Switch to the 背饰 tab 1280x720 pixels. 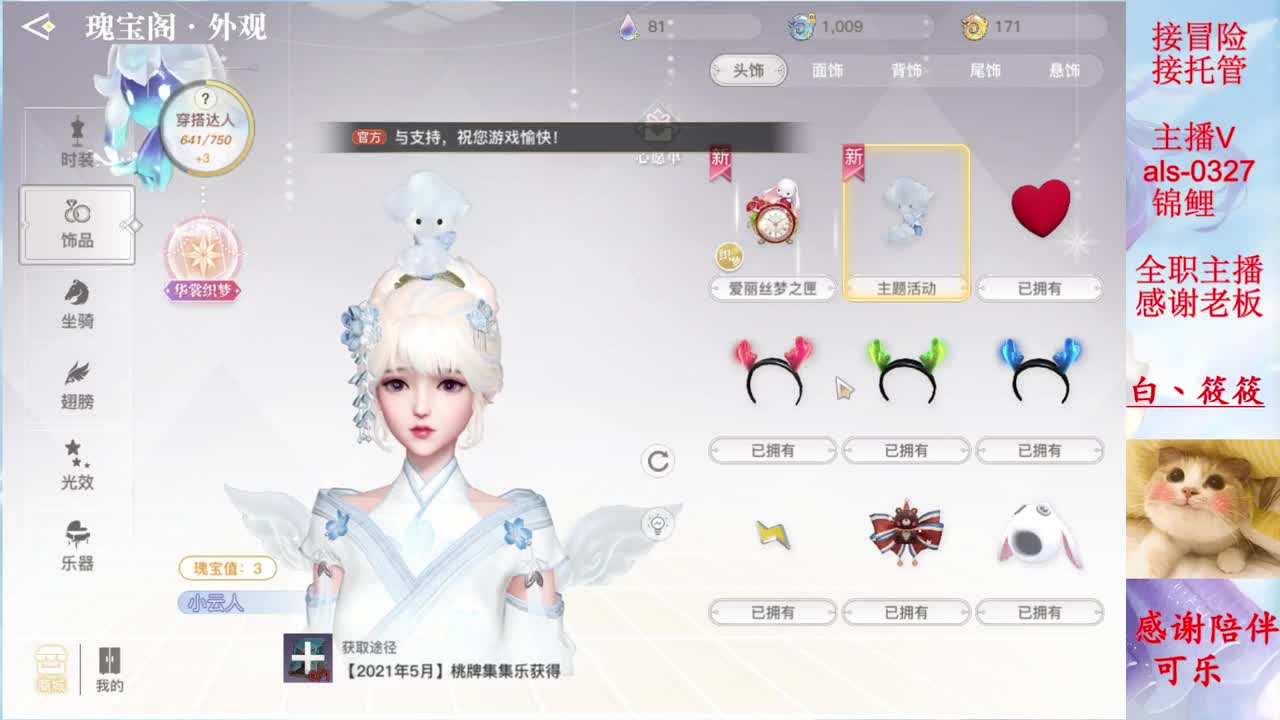pyautogui.click(x=910, y=70)
